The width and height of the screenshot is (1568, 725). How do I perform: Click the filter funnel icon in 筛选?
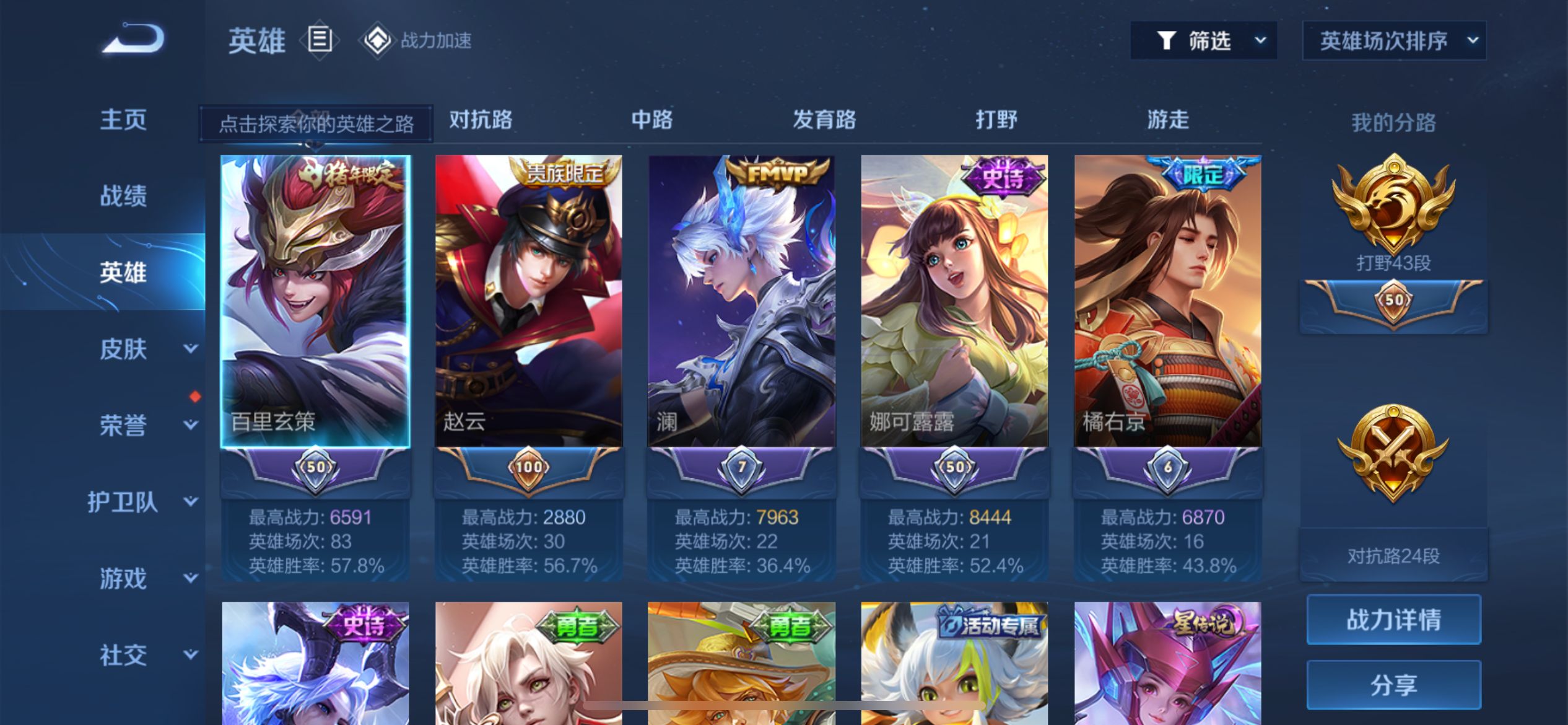(1167, 40)
